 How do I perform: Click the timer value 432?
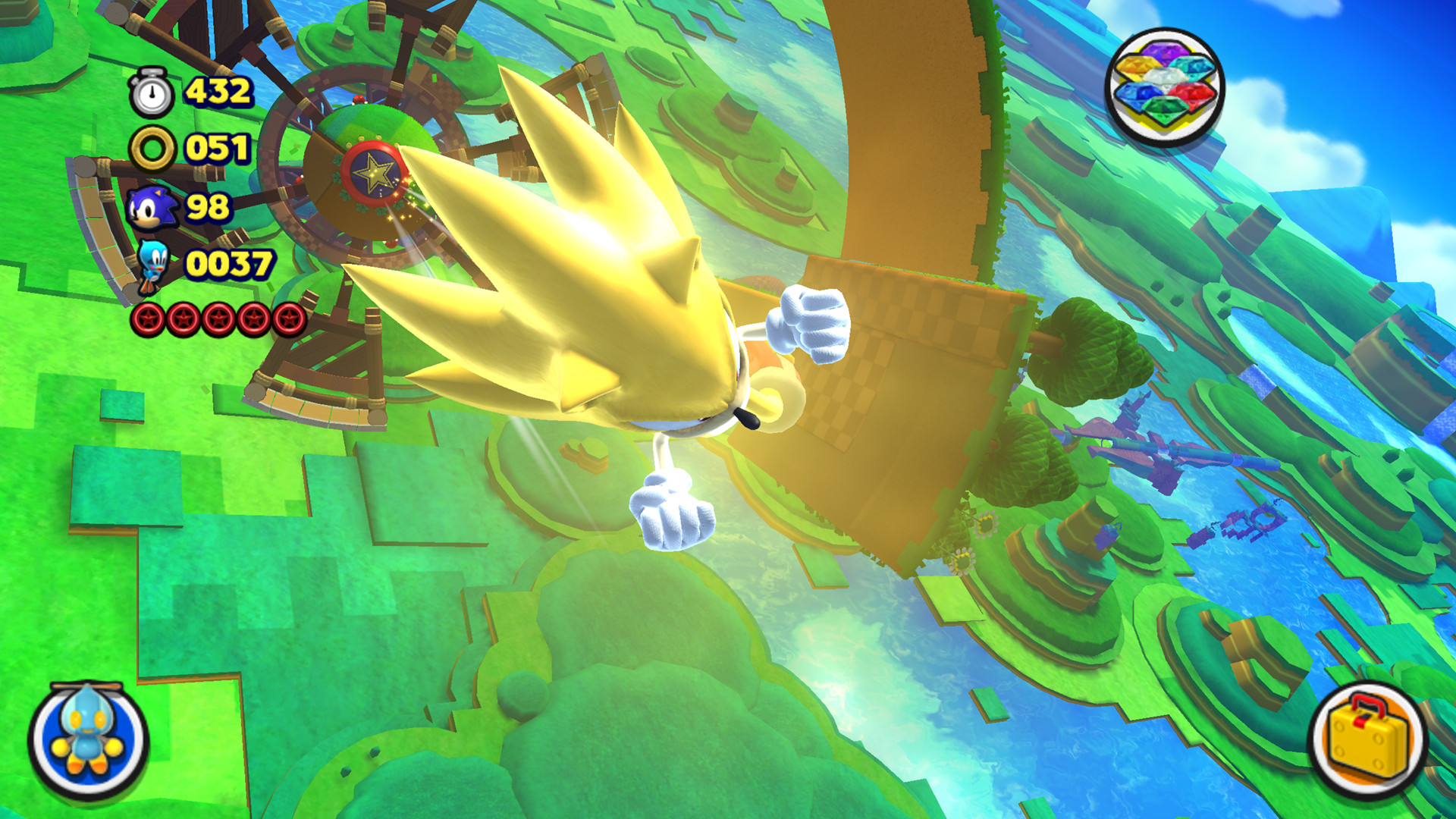(x=218, y=93)
